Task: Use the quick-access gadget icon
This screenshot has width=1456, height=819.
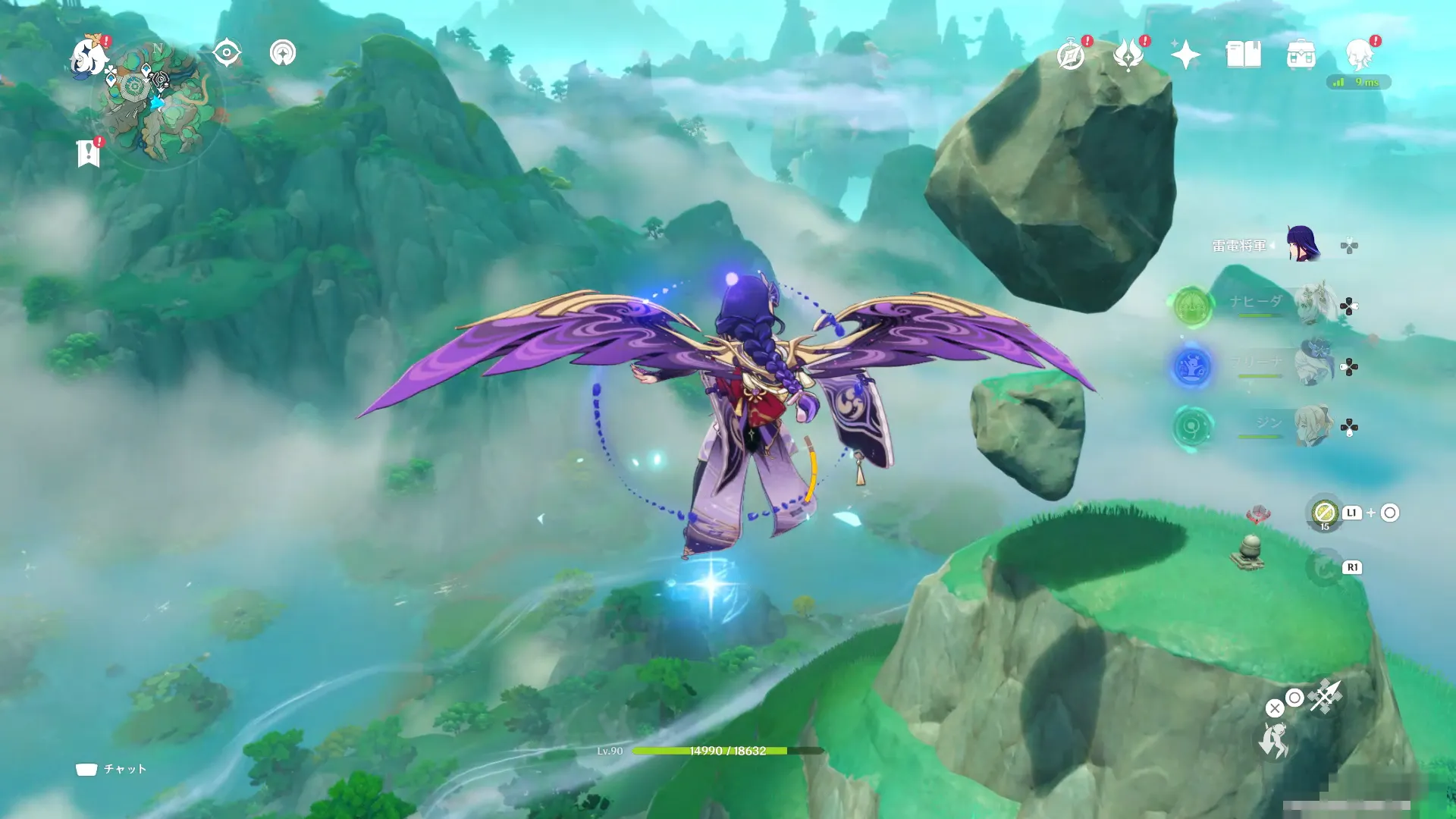Action: (1325, 513)
